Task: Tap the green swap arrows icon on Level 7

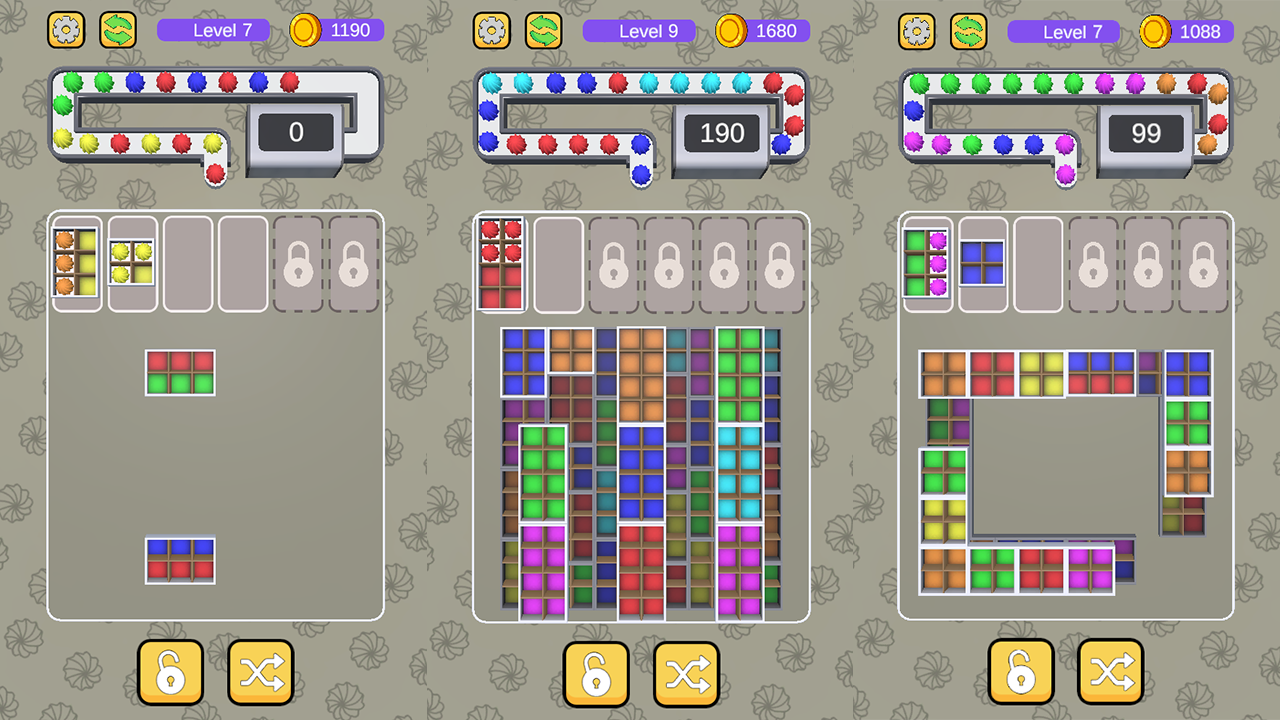Action: pyautogui.click(x=119, y=30)
